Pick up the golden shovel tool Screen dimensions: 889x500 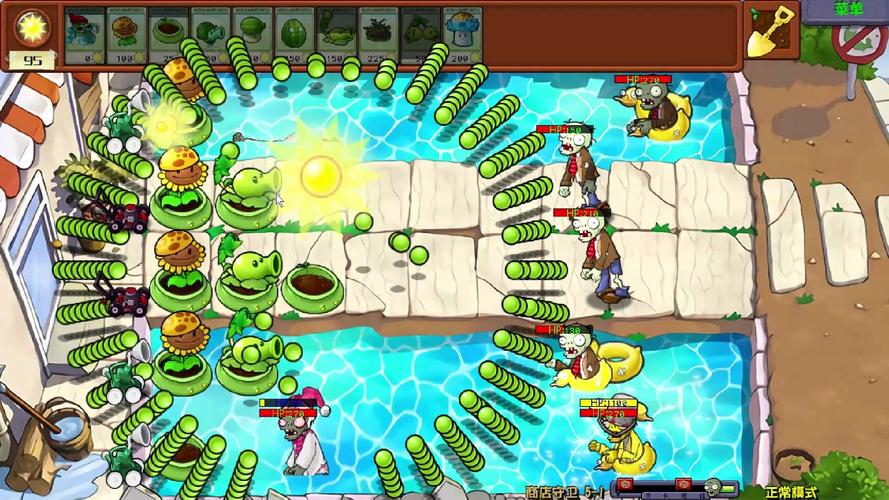click(x=770, y=33)
